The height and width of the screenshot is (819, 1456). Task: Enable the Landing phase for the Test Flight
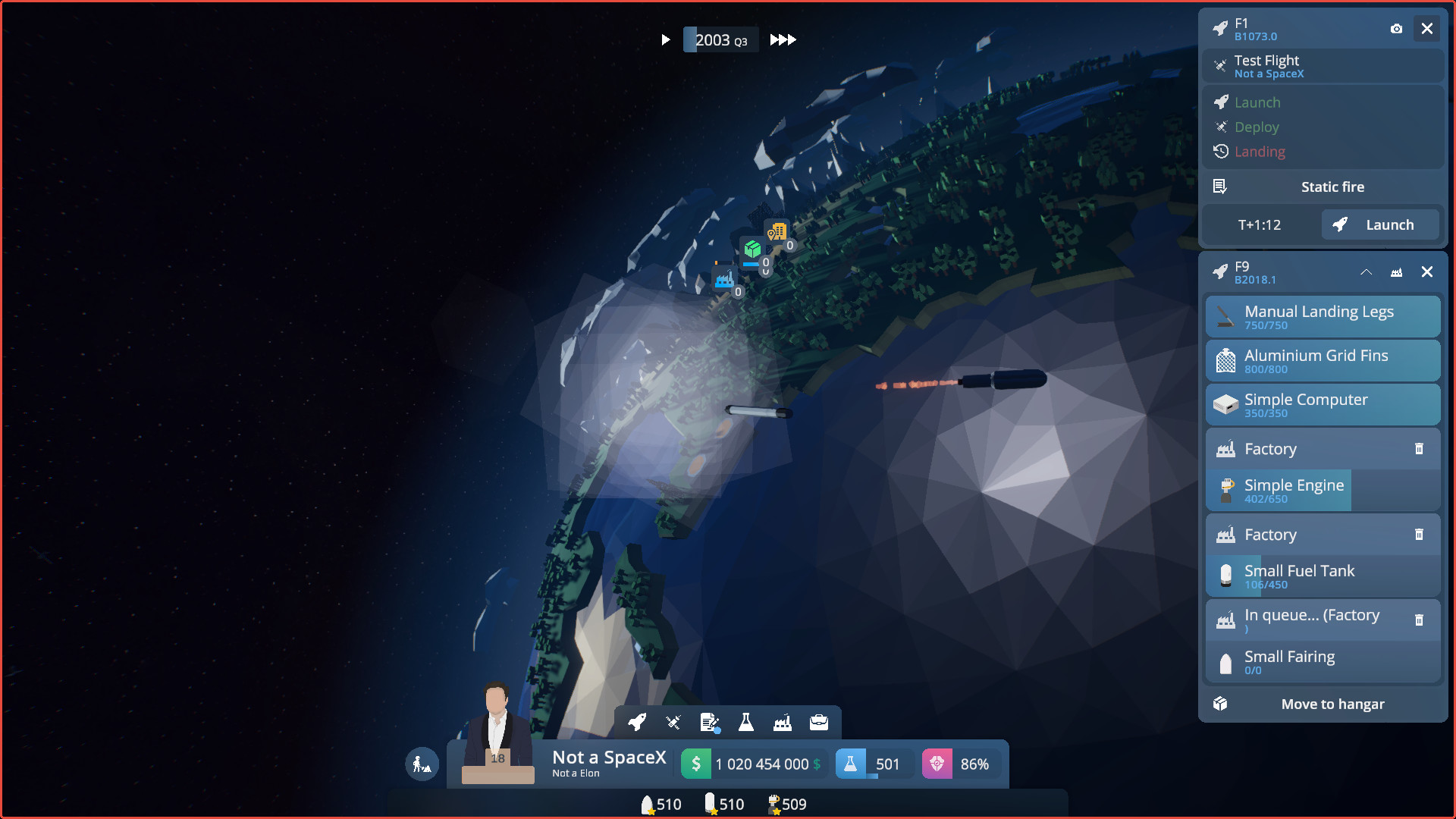(x=1260, y=152)
